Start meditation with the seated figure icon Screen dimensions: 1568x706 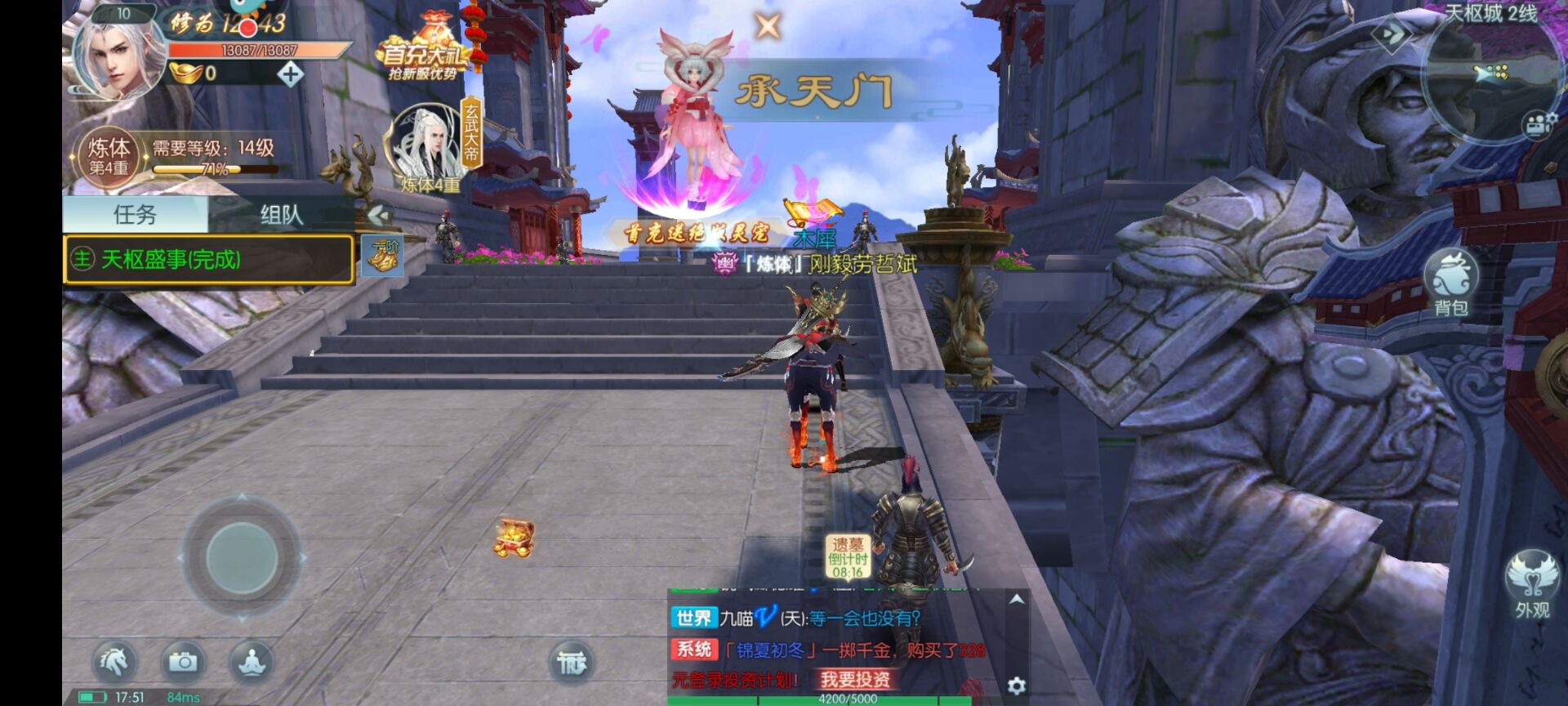(x=252, y=661)
